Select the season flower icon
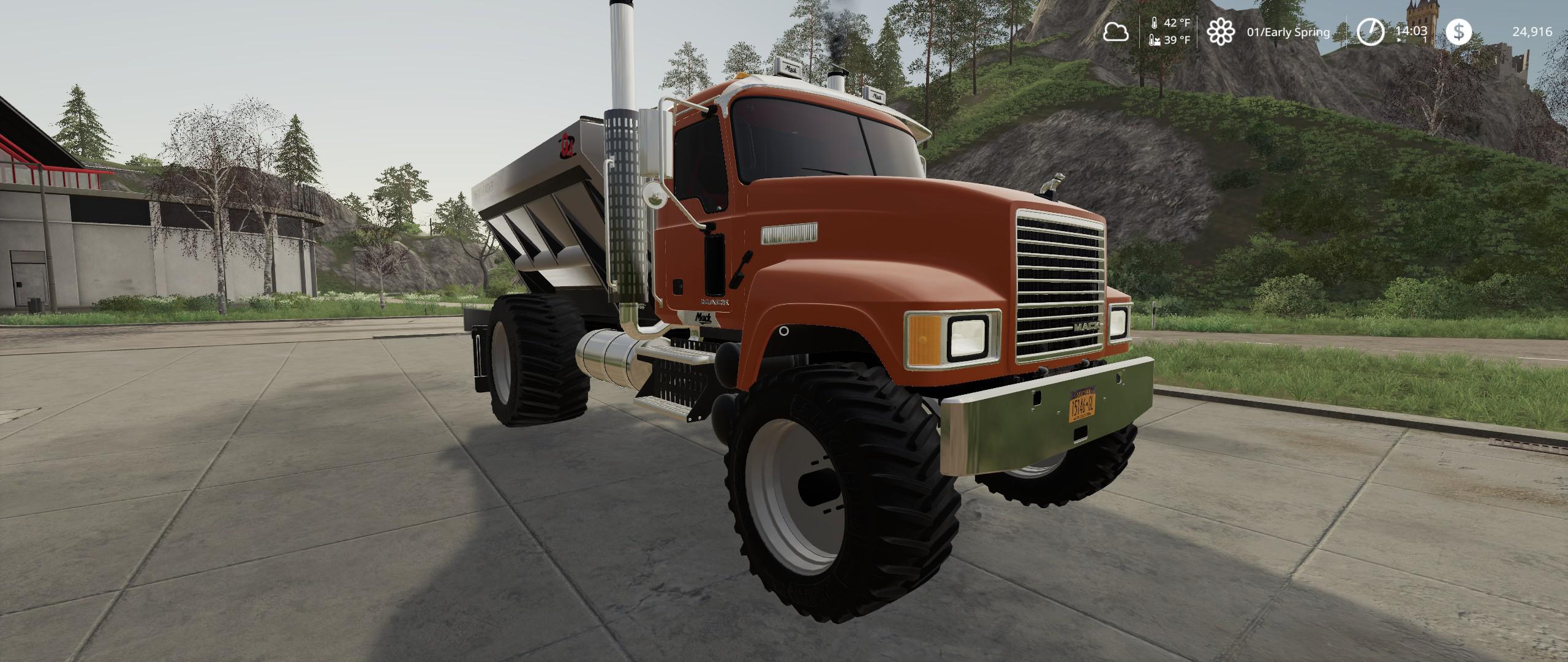This screenshot has width=1568, height=662. point(1220,32)
